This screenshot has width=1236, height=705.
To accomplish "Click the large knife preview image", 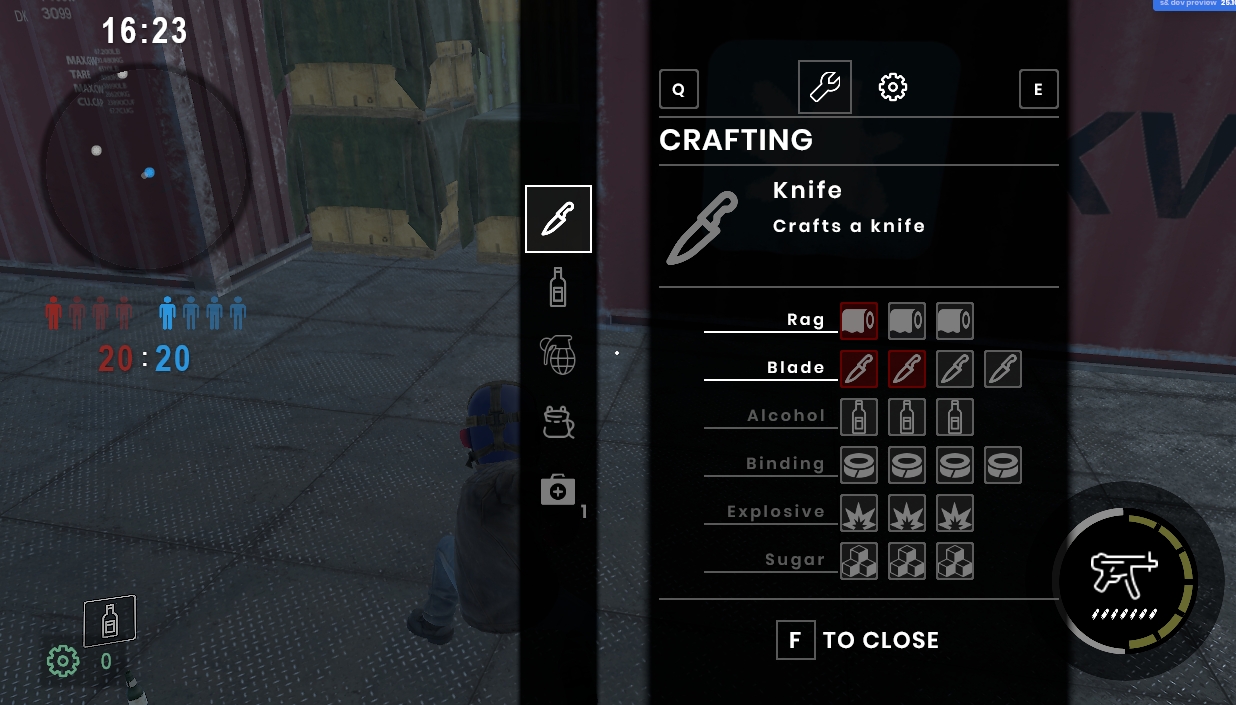I will [x=702, y=228].
